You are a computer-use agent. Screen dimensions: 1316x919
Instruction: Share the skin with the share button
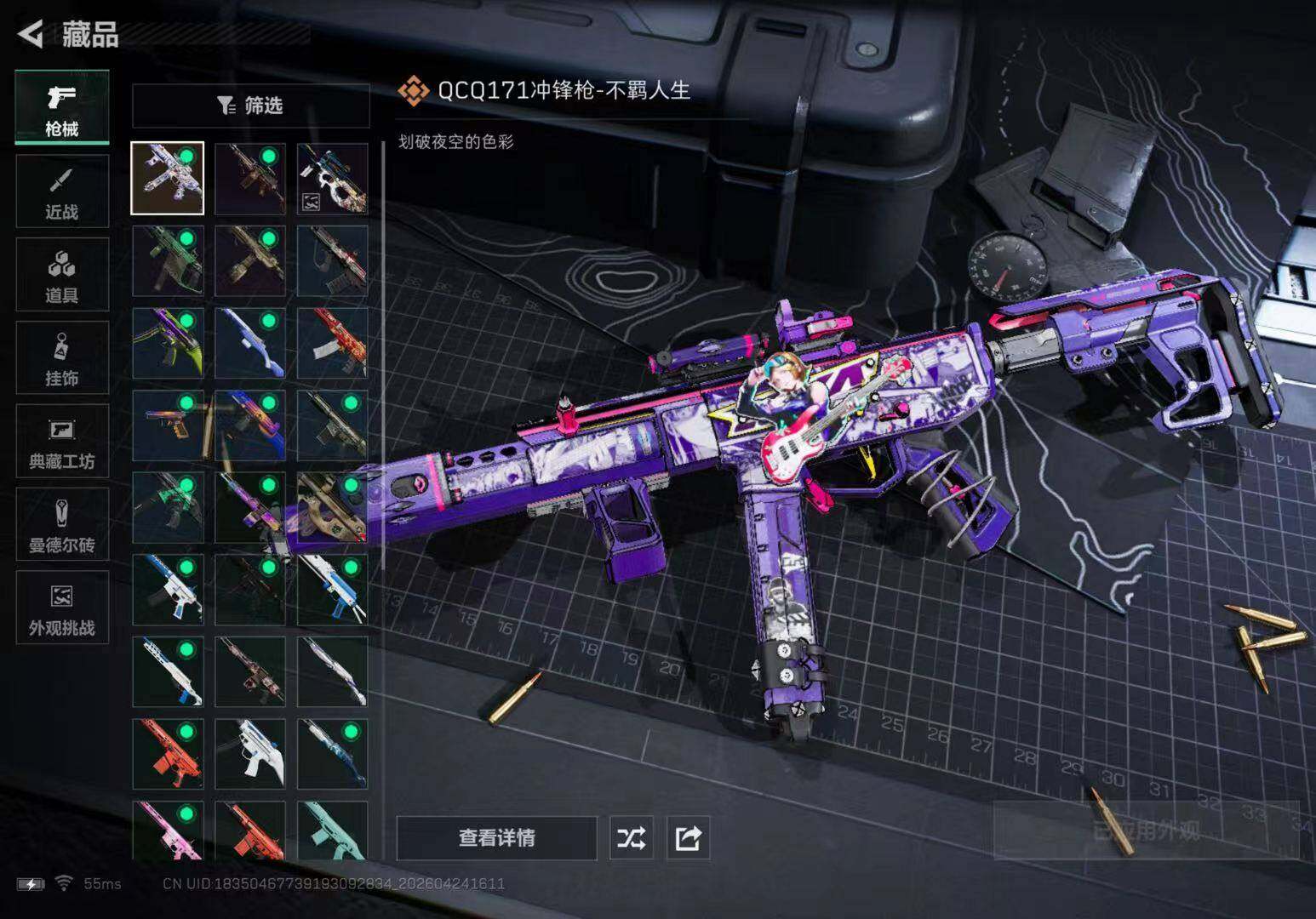click(688, 838)
